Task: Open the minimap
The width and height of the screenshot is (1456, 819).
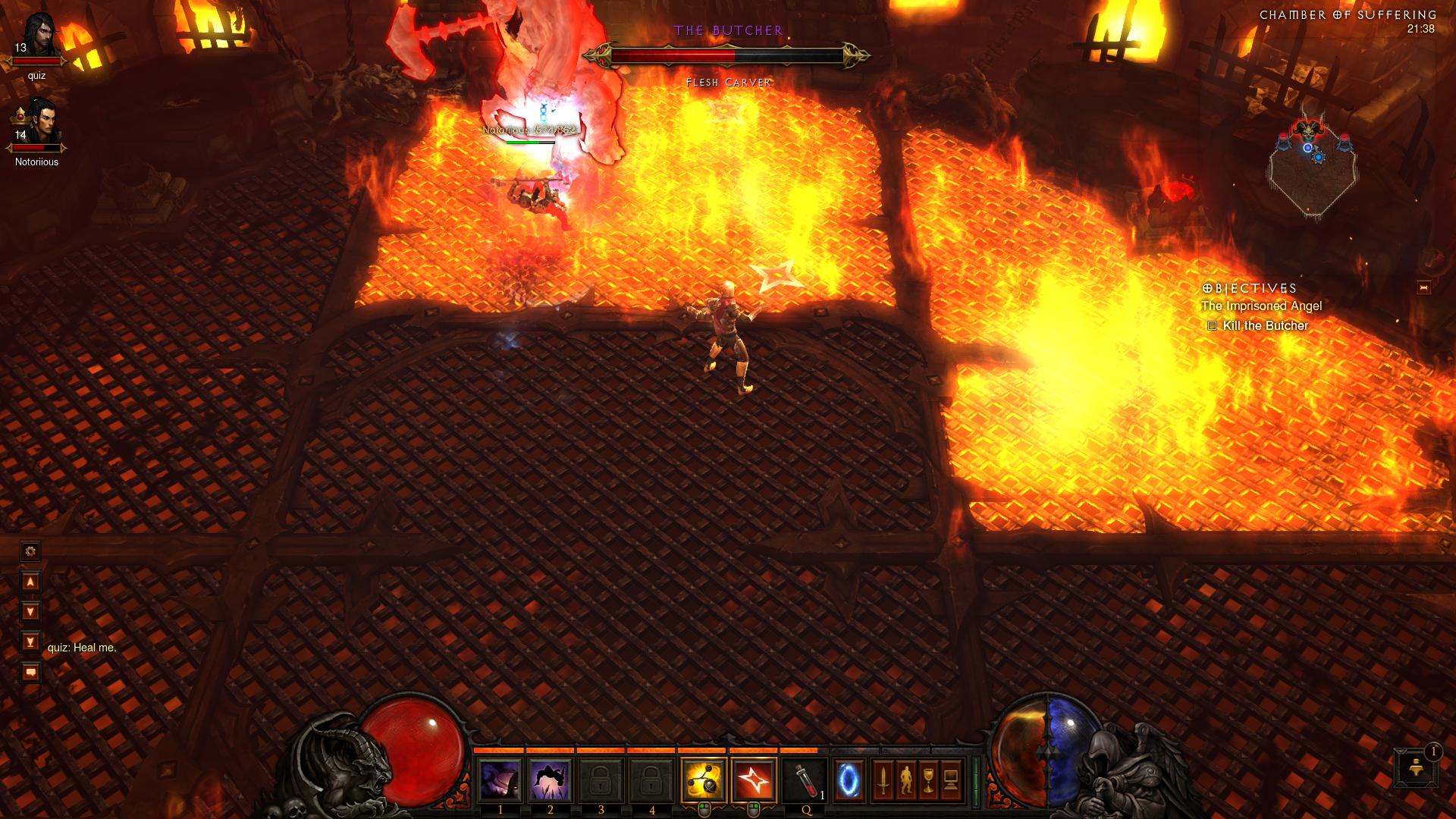Action: (x=1313, y=168)
